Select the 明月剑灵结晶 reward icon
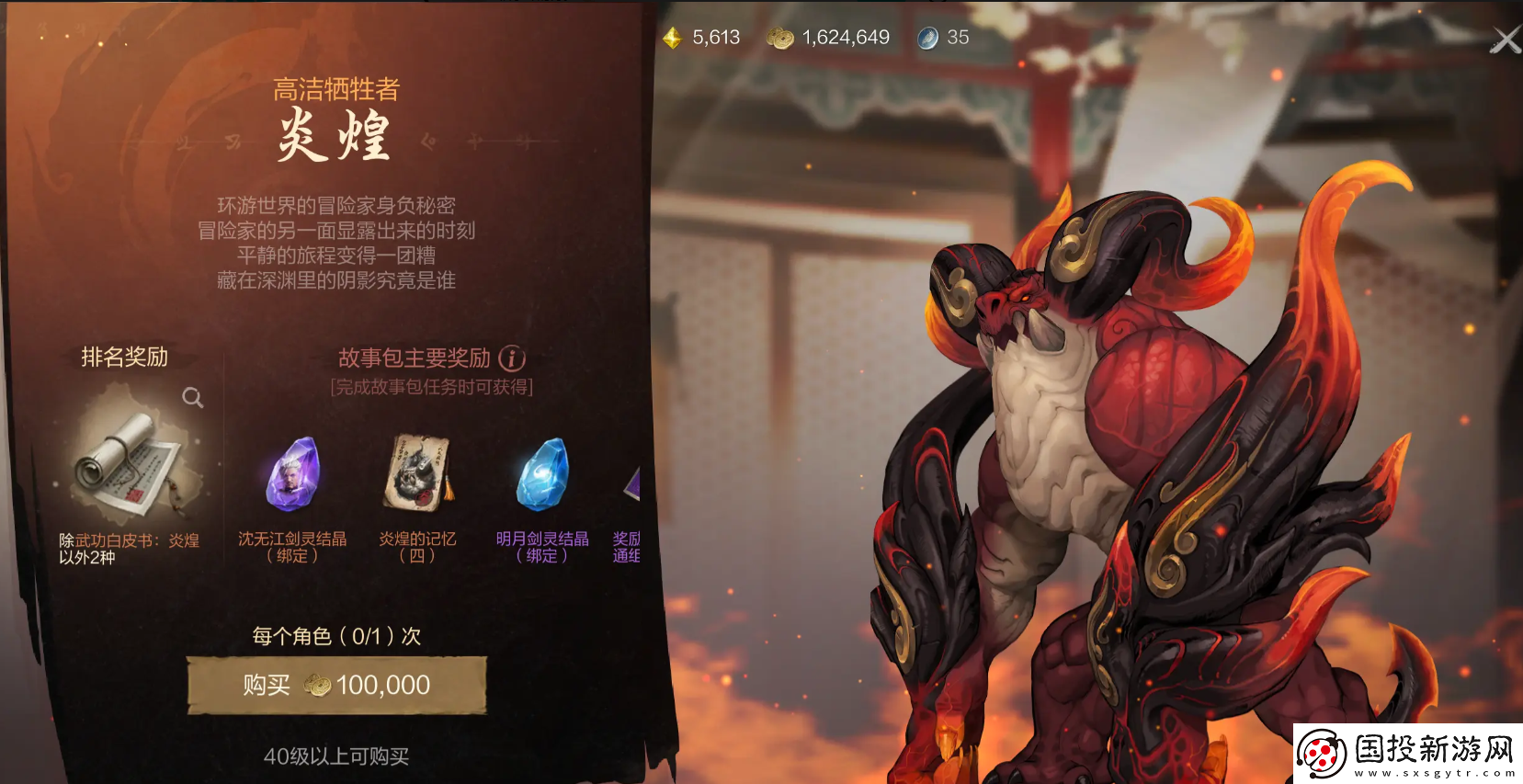 pyautogui.click(x=540, y=475)
